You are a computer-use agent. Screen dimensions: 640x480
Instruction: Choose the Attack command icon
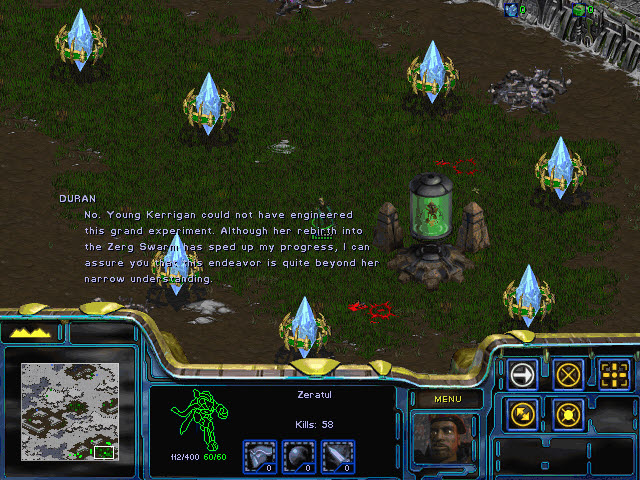coord(615,374)
